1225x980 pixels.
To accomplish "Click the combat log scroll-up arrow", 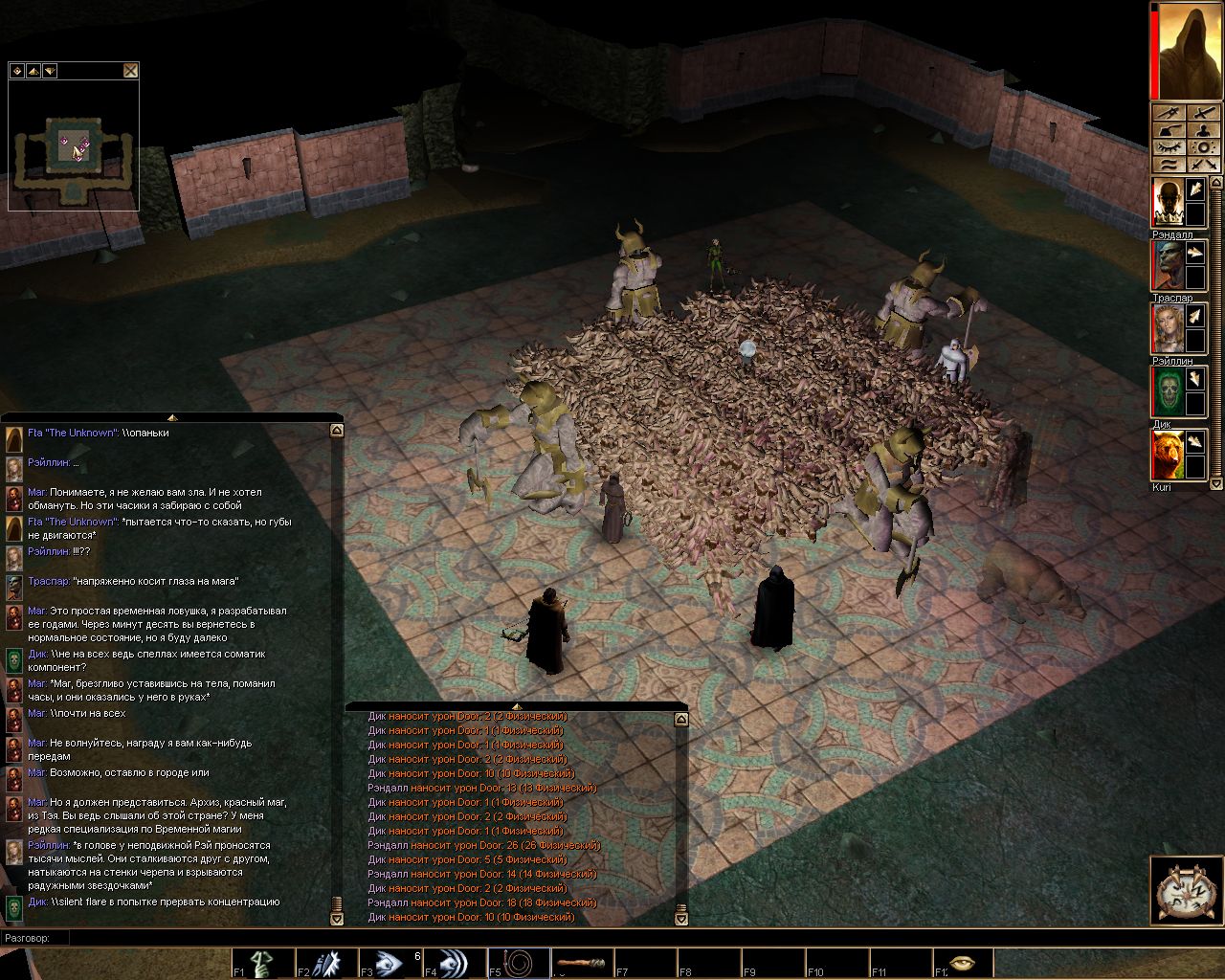I will click(681, 720).
